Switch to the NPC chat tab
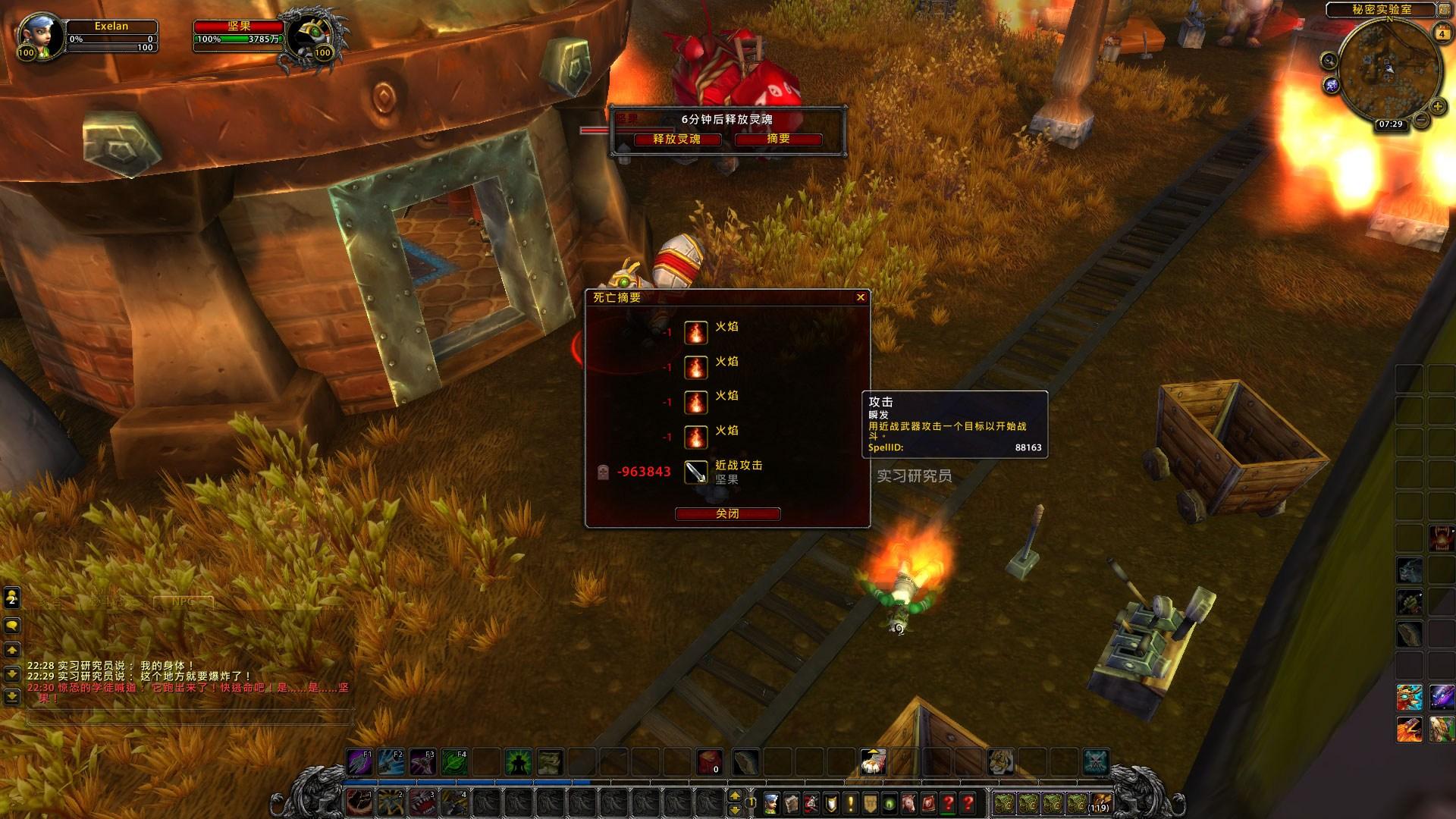 pyautogui.click(x=183, y=602)
